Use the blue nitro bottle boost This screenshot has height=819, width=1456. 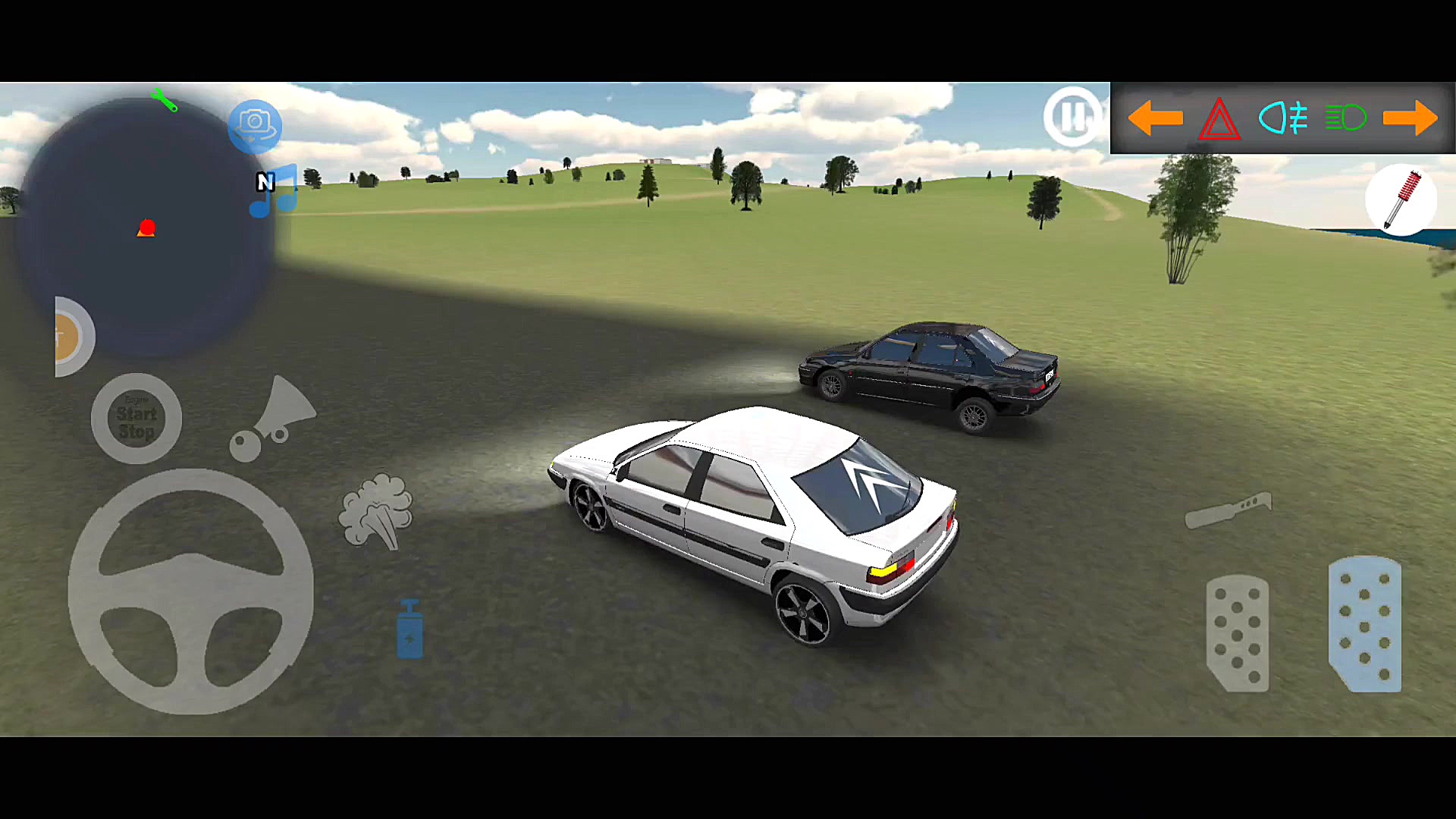(x=409, y=629)
